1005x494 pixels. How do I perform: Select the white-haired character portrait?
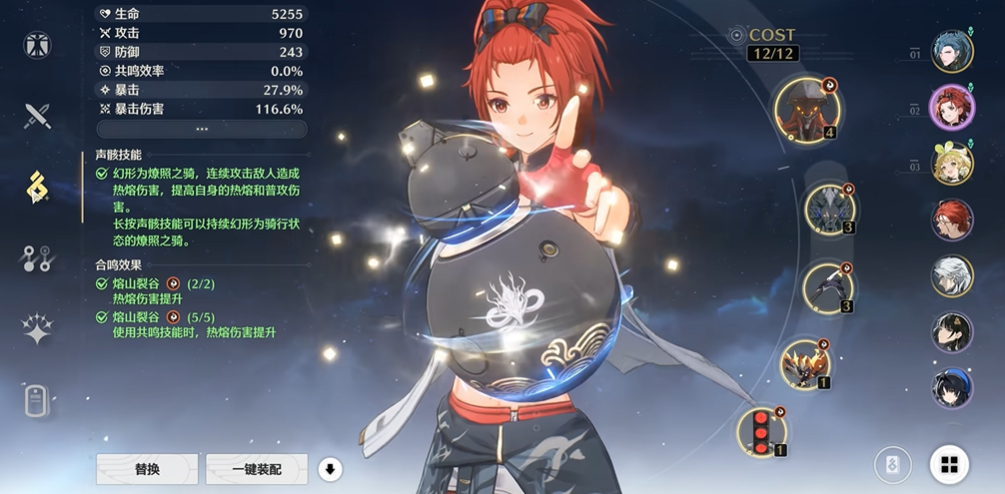(x=952, y=276)
